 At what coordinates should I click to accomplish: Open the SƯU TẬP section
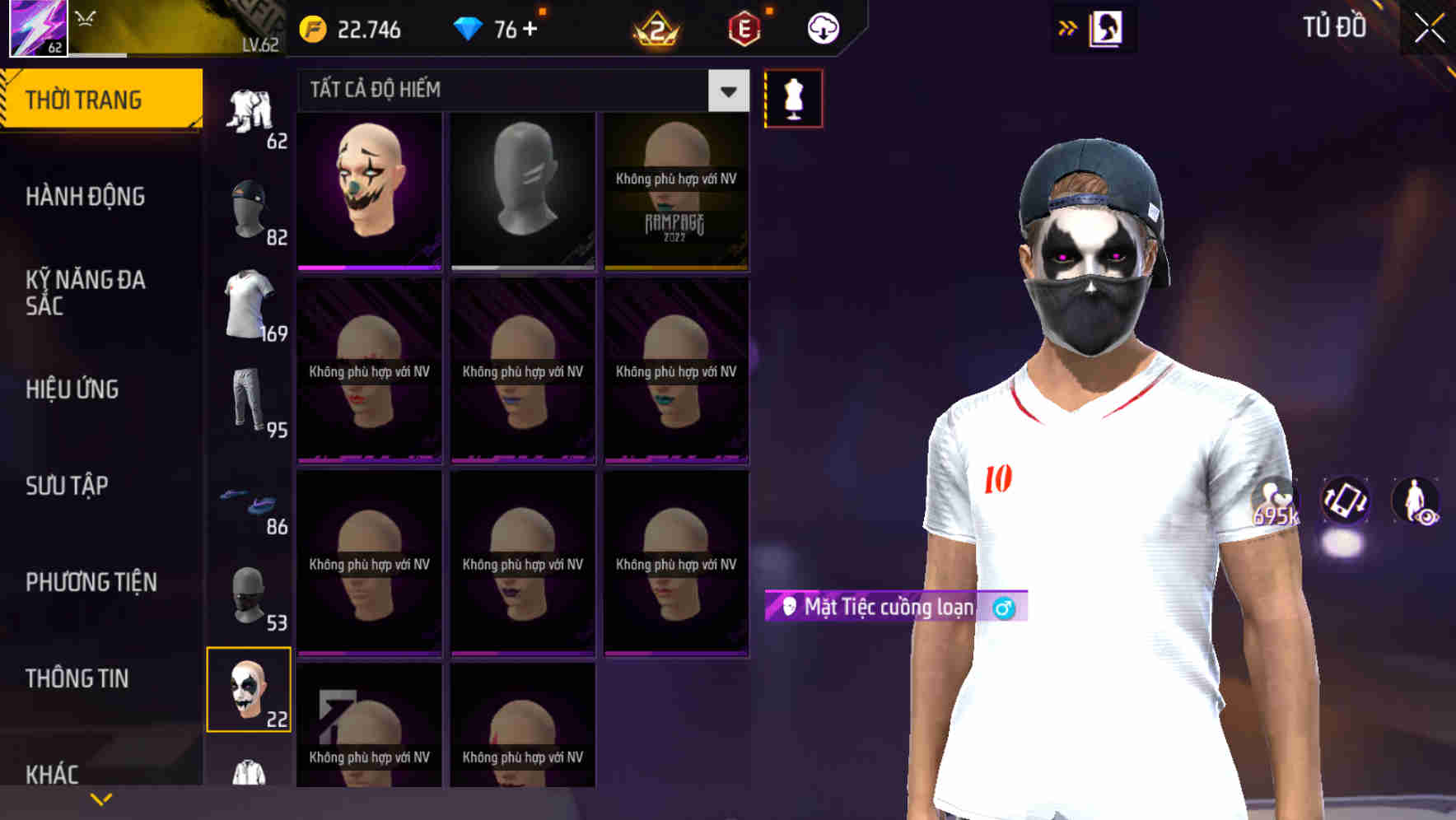[x=68, y=486]
